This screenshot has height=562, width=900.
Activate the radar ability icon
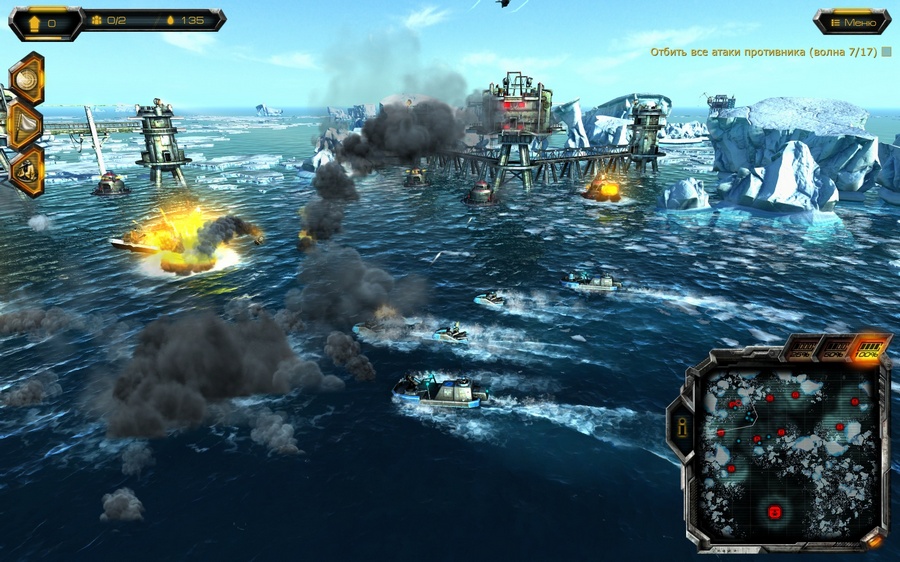click(x=27, y=79)
